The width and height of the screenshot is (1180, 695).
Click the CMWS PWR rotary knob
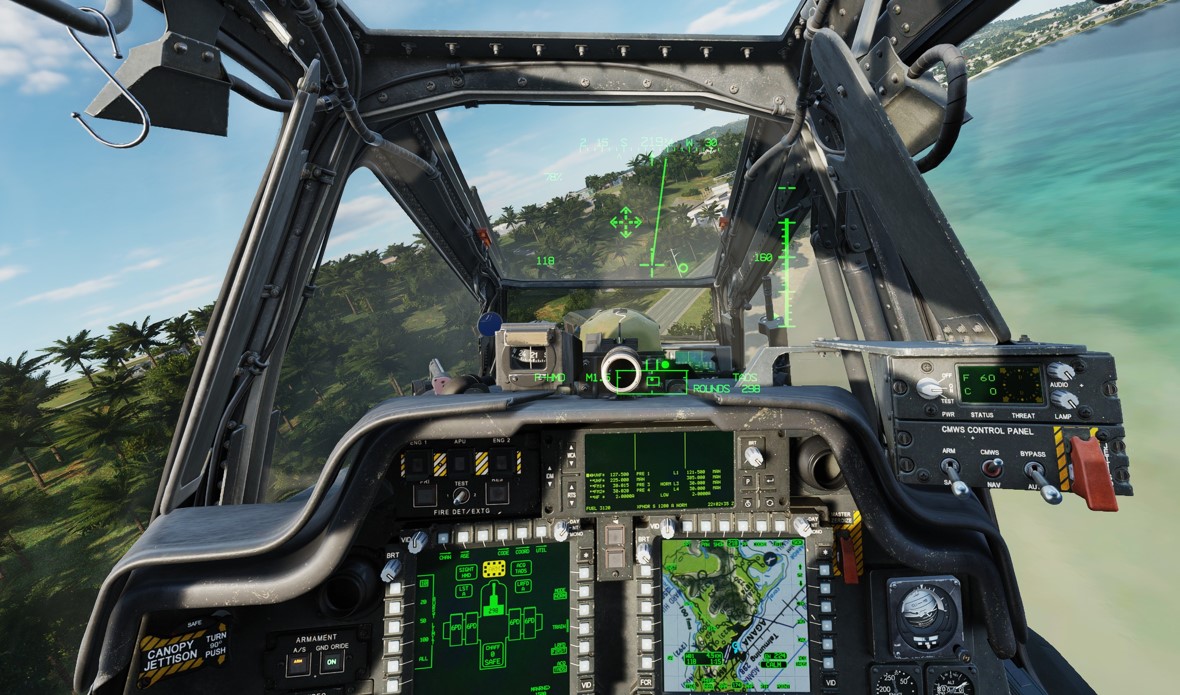930,388
